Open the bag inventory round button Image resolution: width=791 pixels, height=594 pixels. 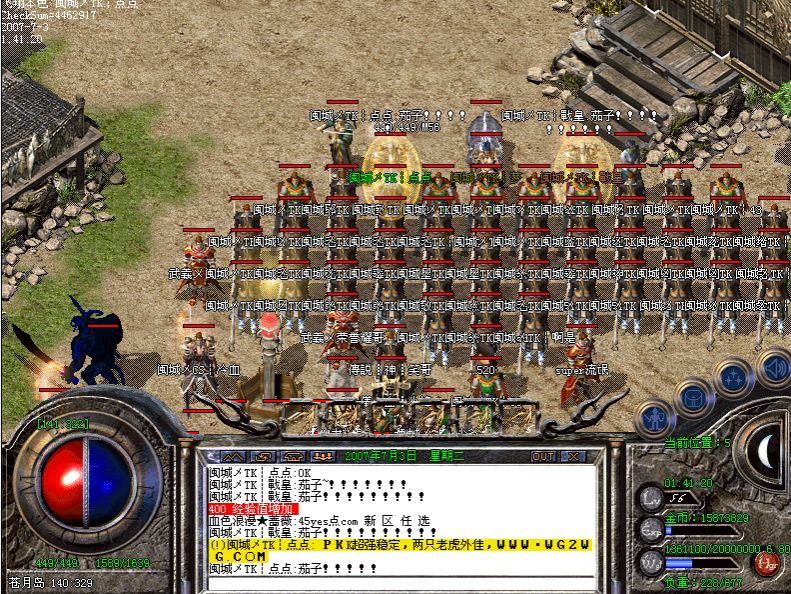[x=692, y=397]
